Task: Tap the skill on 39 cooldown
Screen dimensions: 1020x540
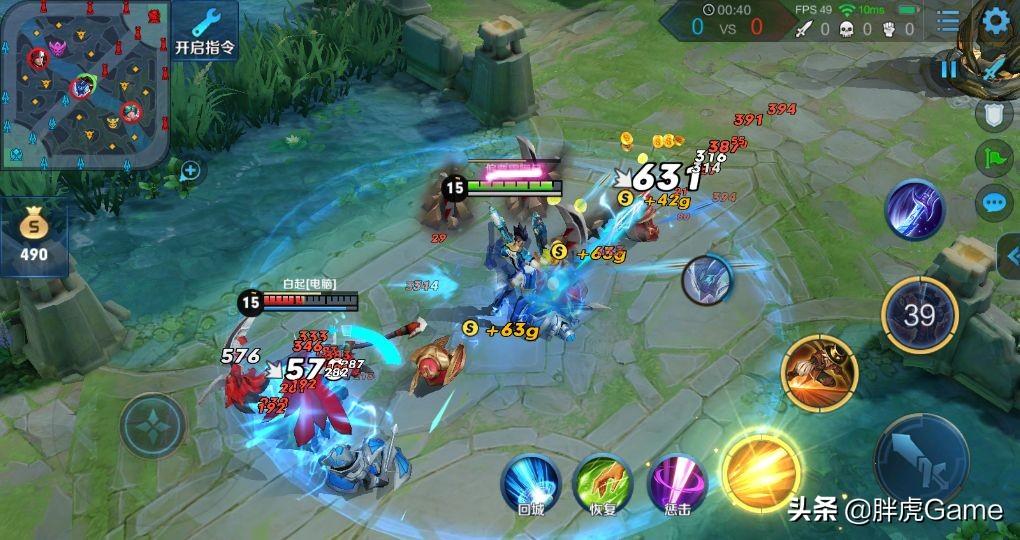Action: (919, 316)
